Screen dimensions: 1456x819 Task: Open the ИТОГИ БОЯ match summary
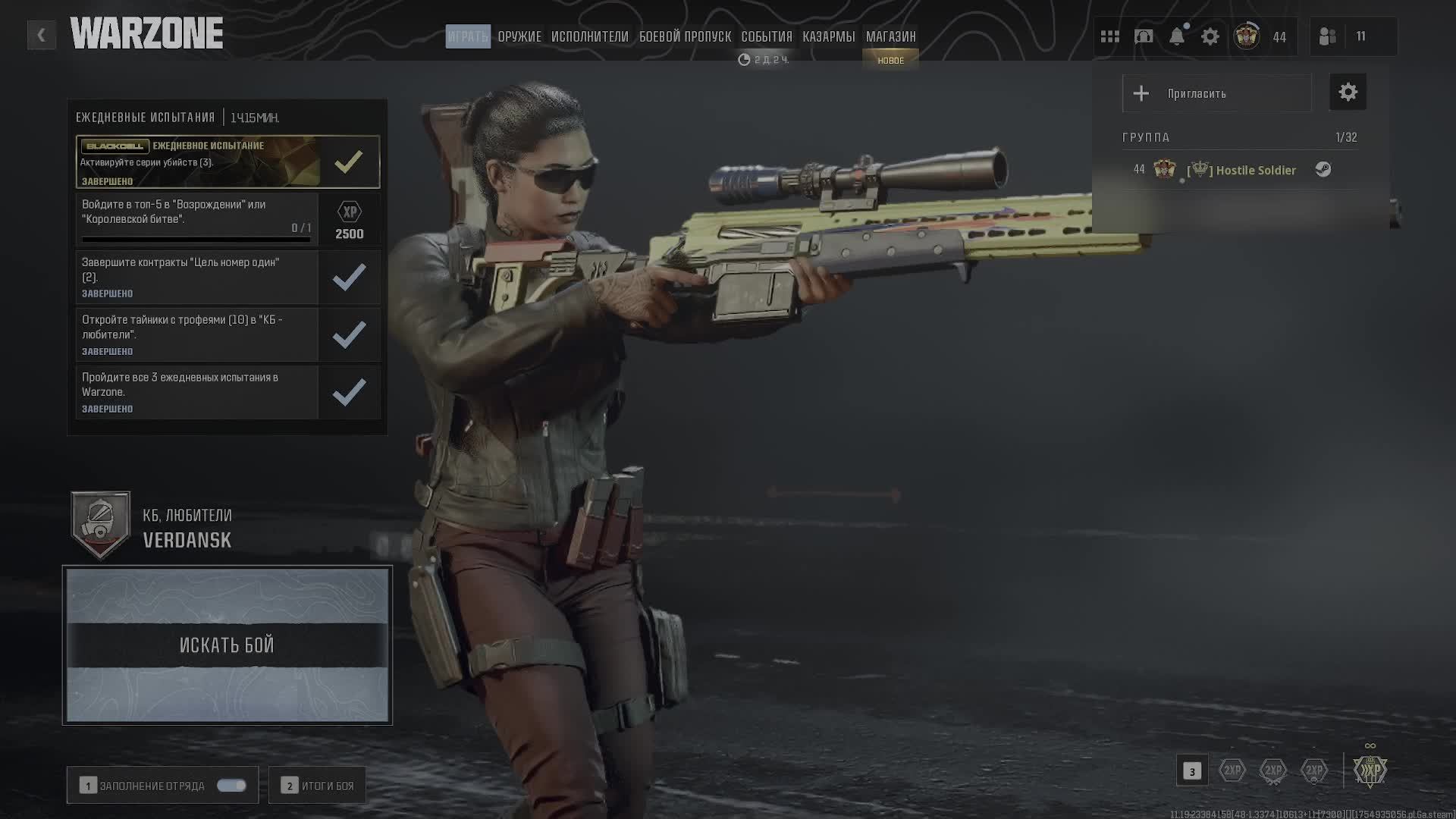point(318,786)
